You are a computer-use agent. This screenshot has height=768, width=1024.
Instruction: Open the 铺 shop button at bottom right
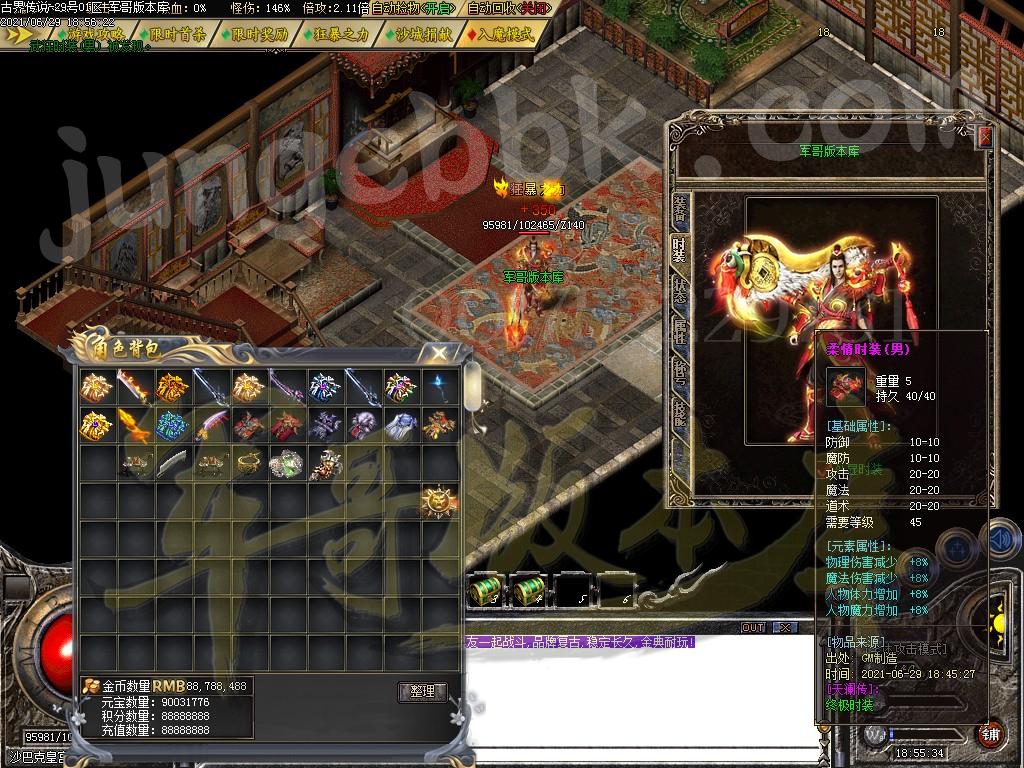point(991,732)
